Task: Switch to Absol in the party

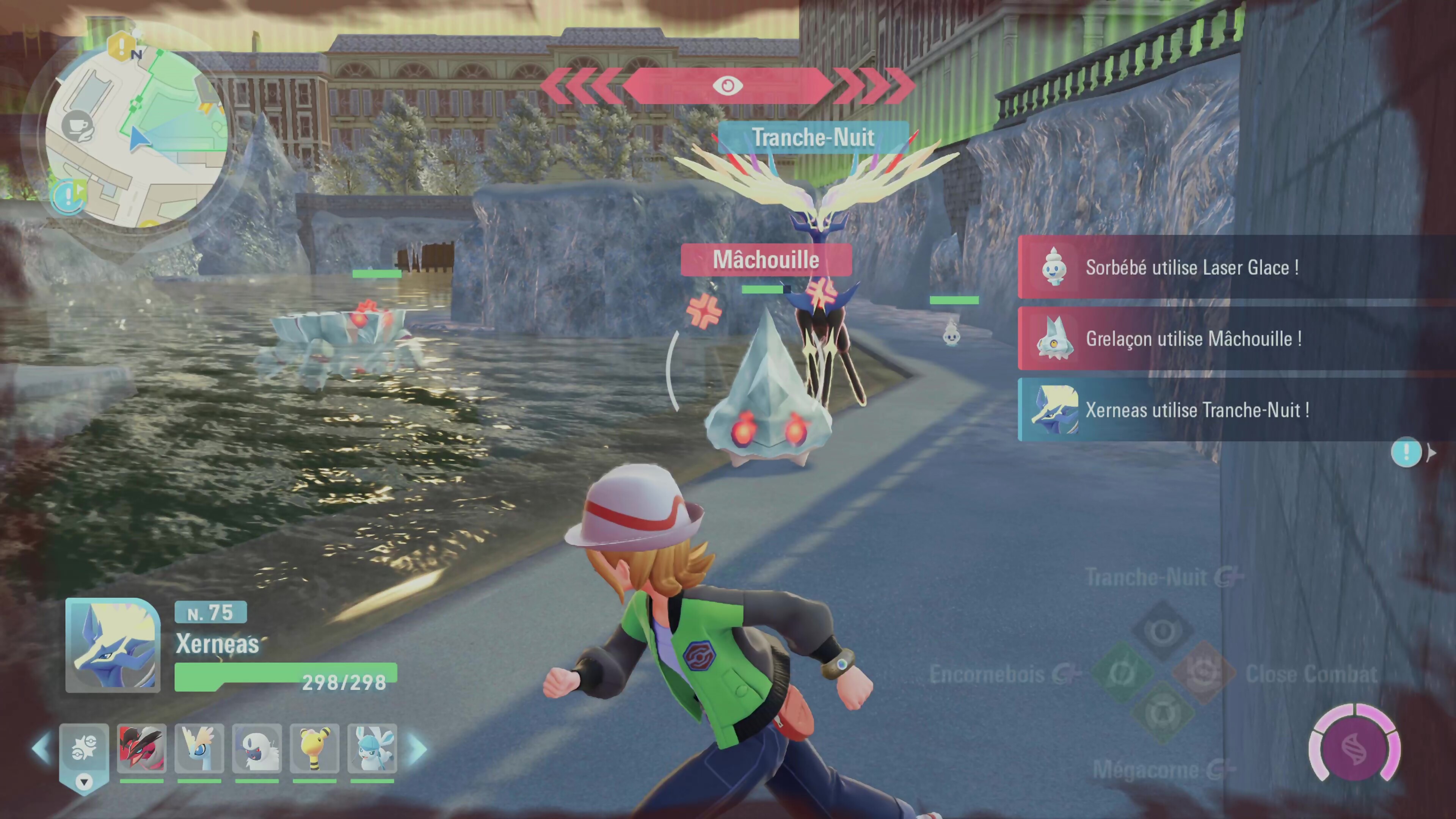Action: [x=257, y=748]
